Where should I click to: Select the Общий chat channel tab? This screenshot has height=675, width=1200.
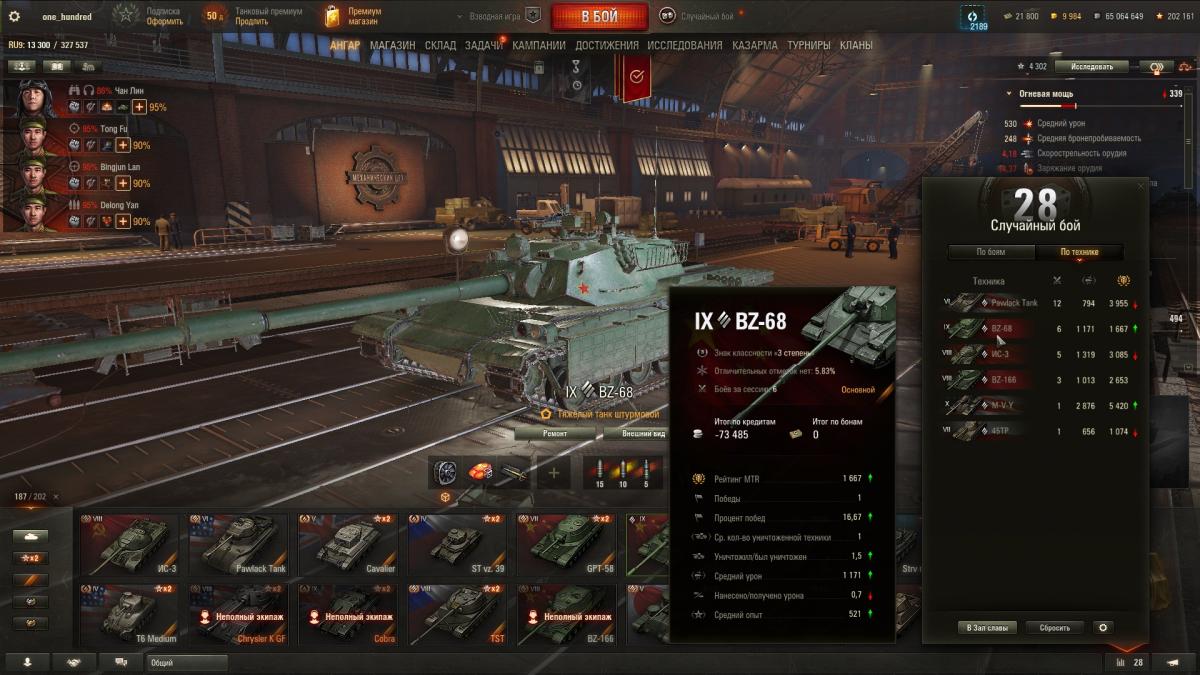coord(185,662)
